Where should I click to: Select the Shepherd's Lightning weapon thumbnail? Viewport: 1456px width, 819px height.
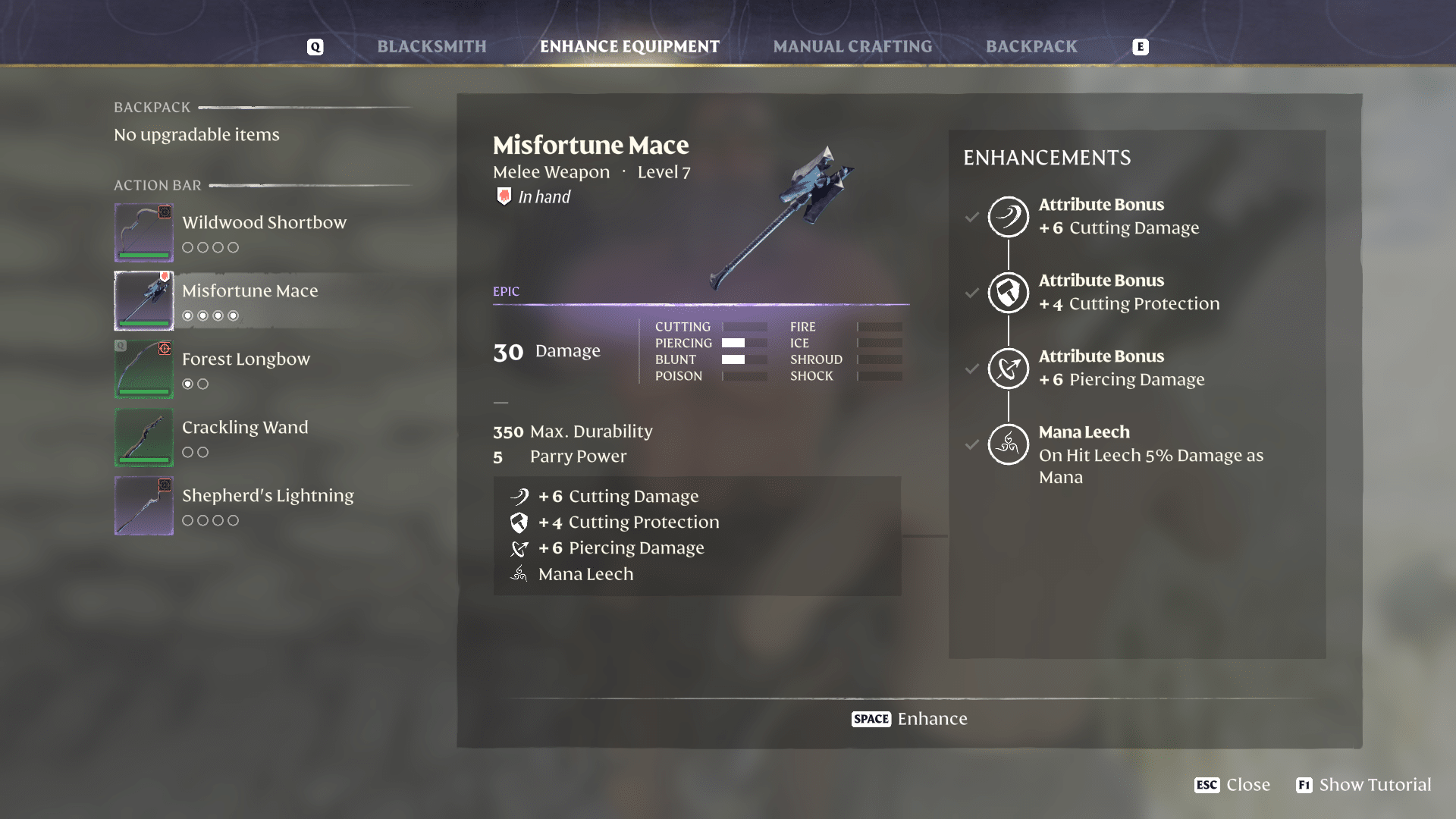tap(144, 506)
